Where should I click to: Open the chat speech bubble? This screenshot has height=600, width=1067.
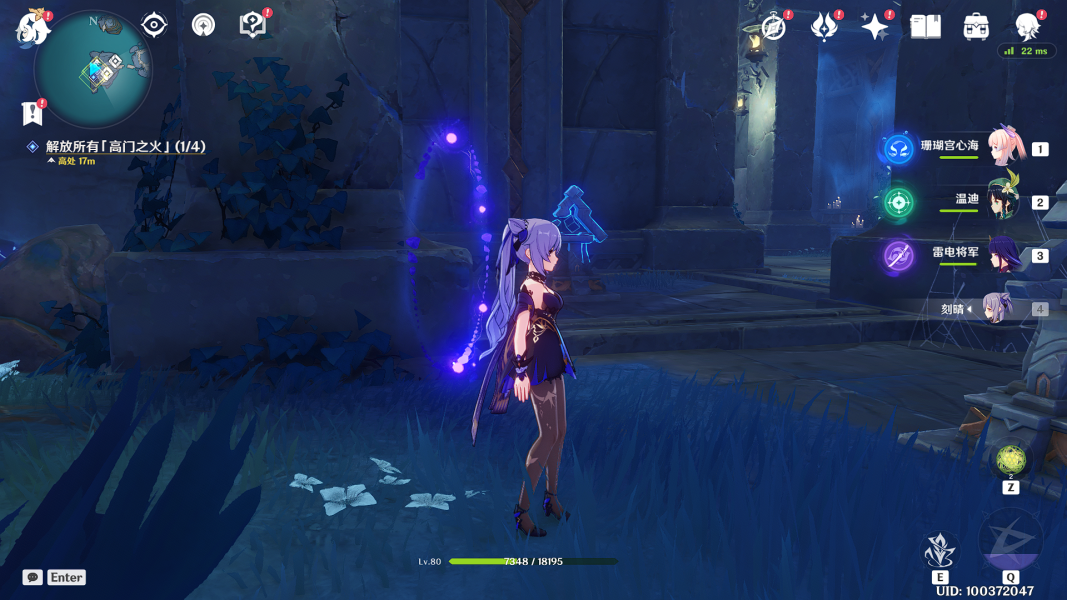[33, 577]
